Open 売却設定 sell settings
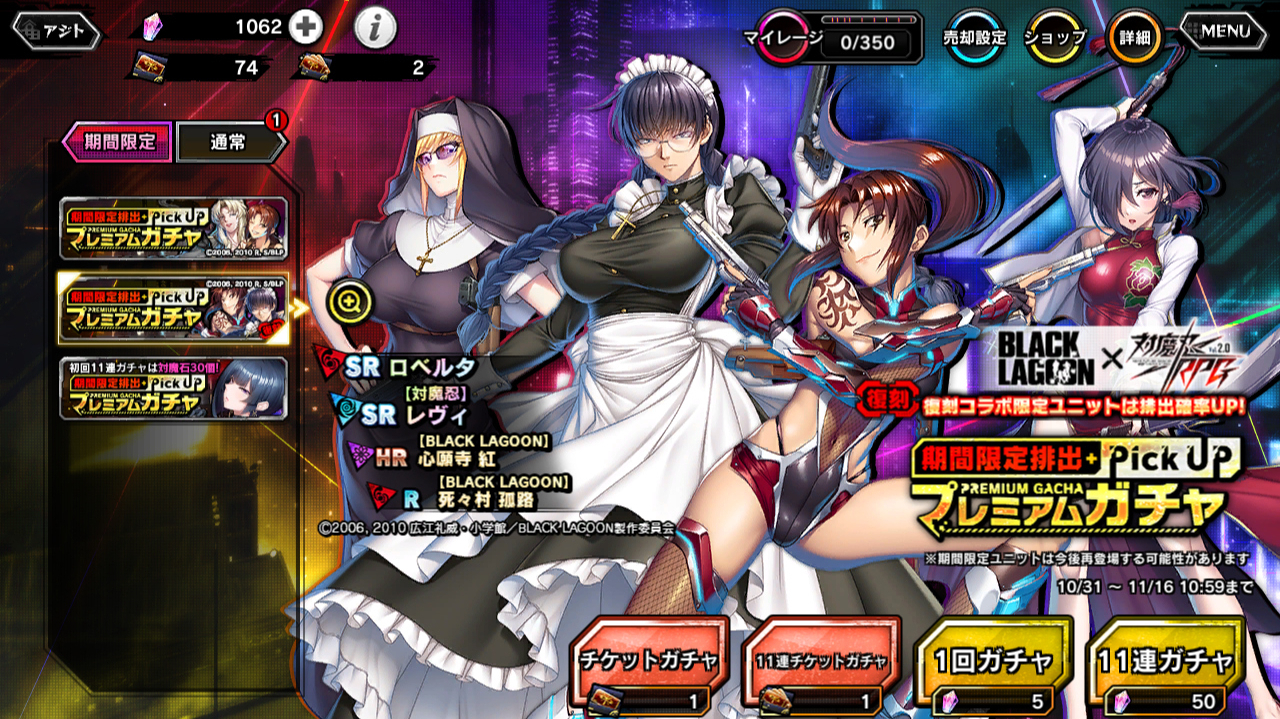Screen dimensions: 1280x719 pyautogui.click(x=974, y=38)
